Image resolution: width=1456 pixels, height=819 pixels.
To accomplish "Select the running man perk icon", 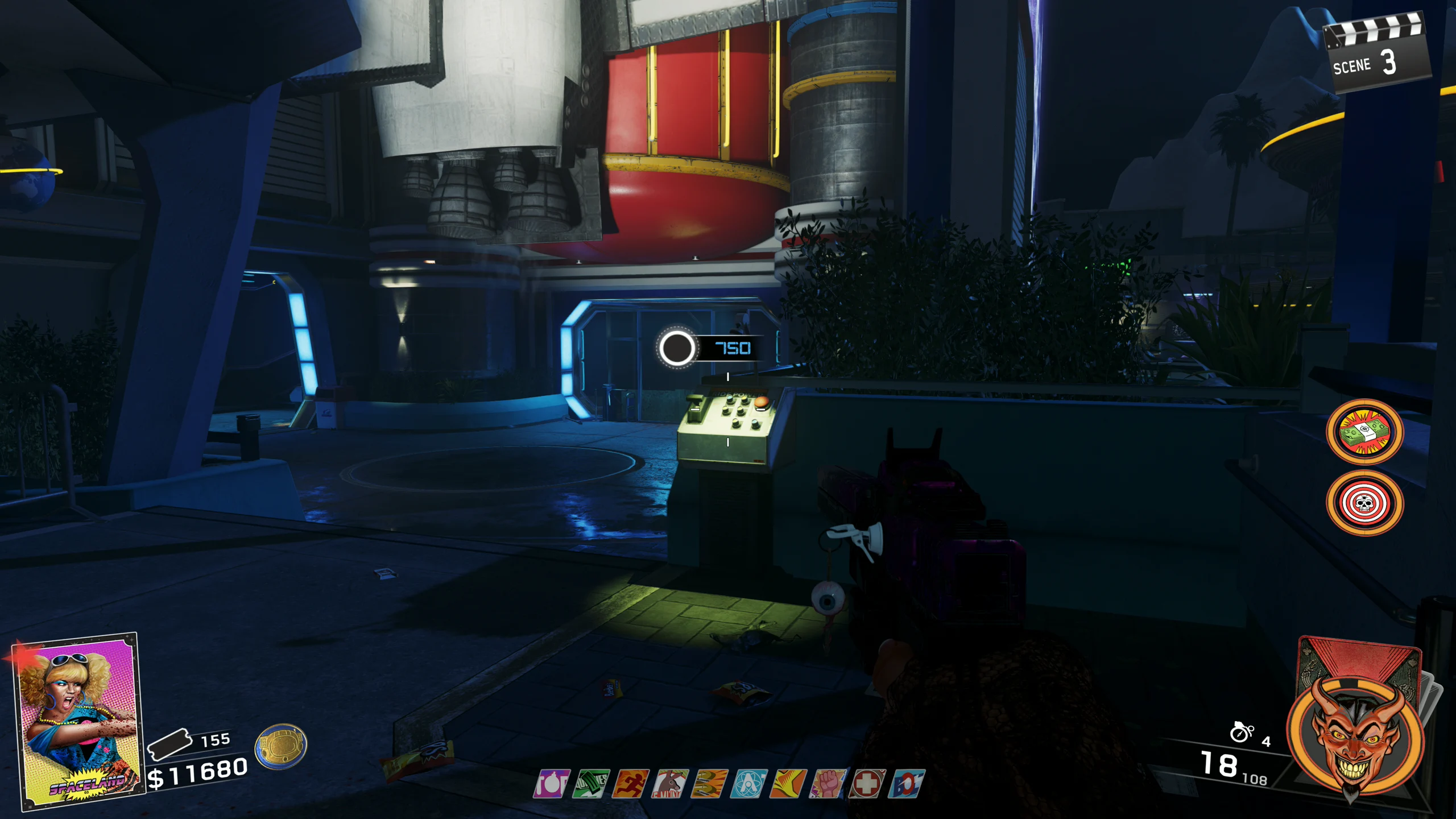I will [630, 784].
